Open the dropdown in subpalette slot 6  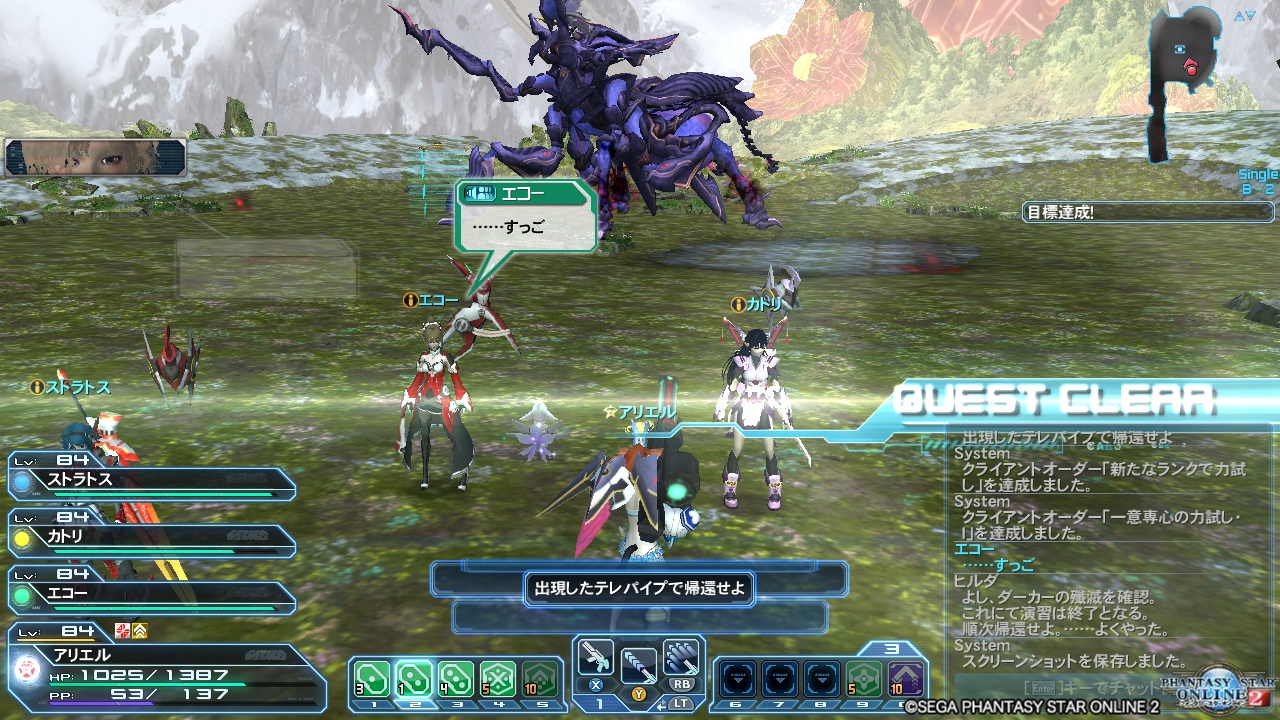tap(737, 679)
